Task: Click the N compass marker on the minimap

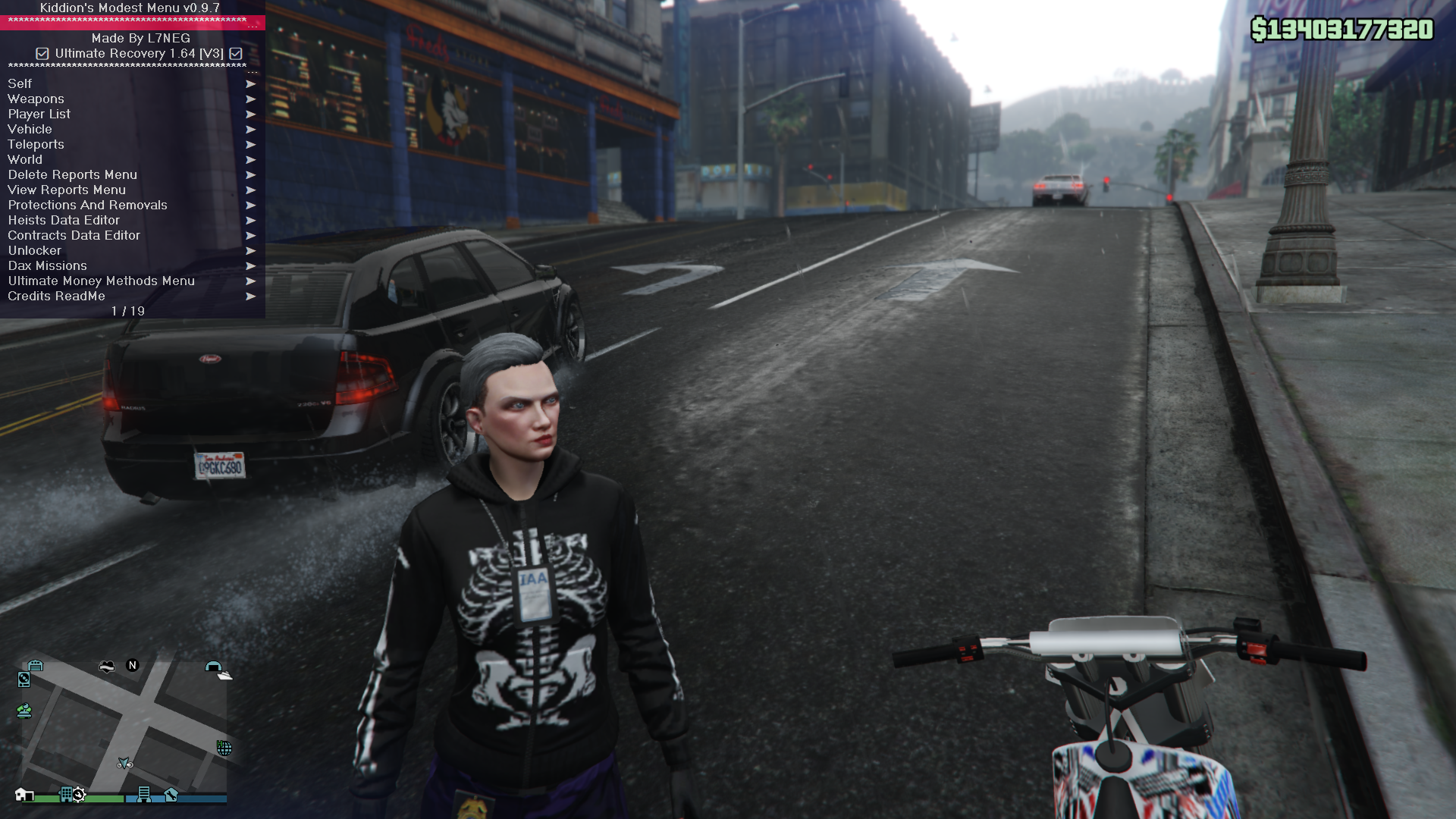Action: pos(132,666)
